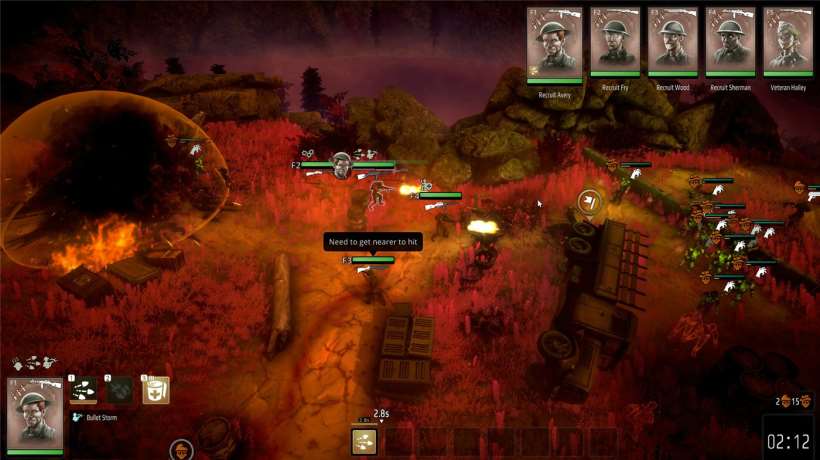The width and height of the screenshot is (820, 460).
Task: Click the round soldier badge at bottom edge
Action: pyautogui.click(x=181, y=451)
